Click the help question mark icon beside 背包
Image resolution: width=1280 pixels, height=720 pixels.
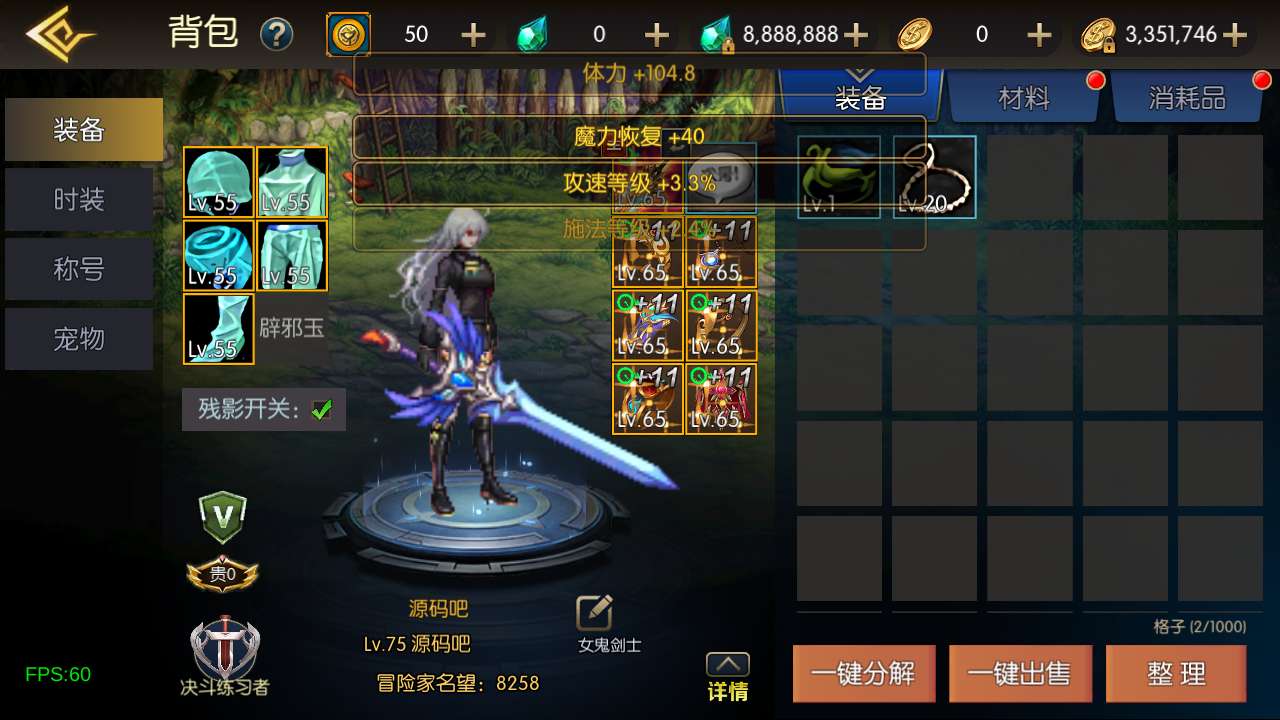click(x=277, y=33)
